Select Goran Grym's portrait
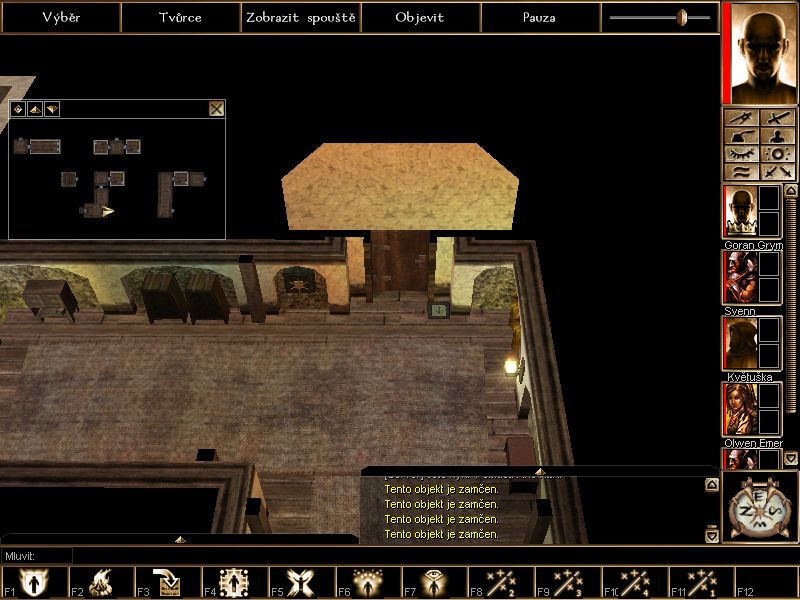800x600 pixels. click(739, 211)
